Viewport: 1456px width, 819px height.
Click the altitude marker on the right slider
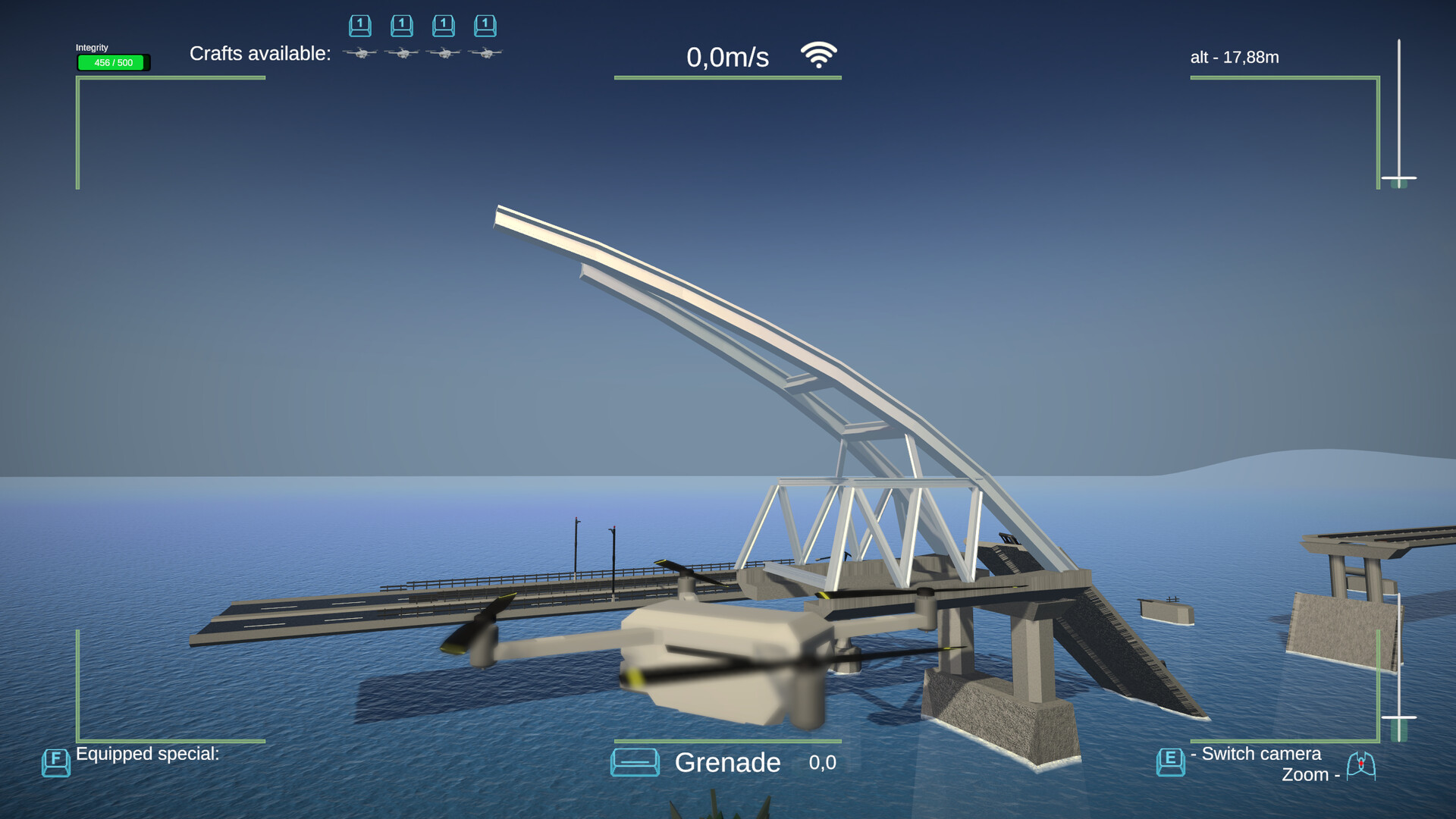pos(1399,179)
